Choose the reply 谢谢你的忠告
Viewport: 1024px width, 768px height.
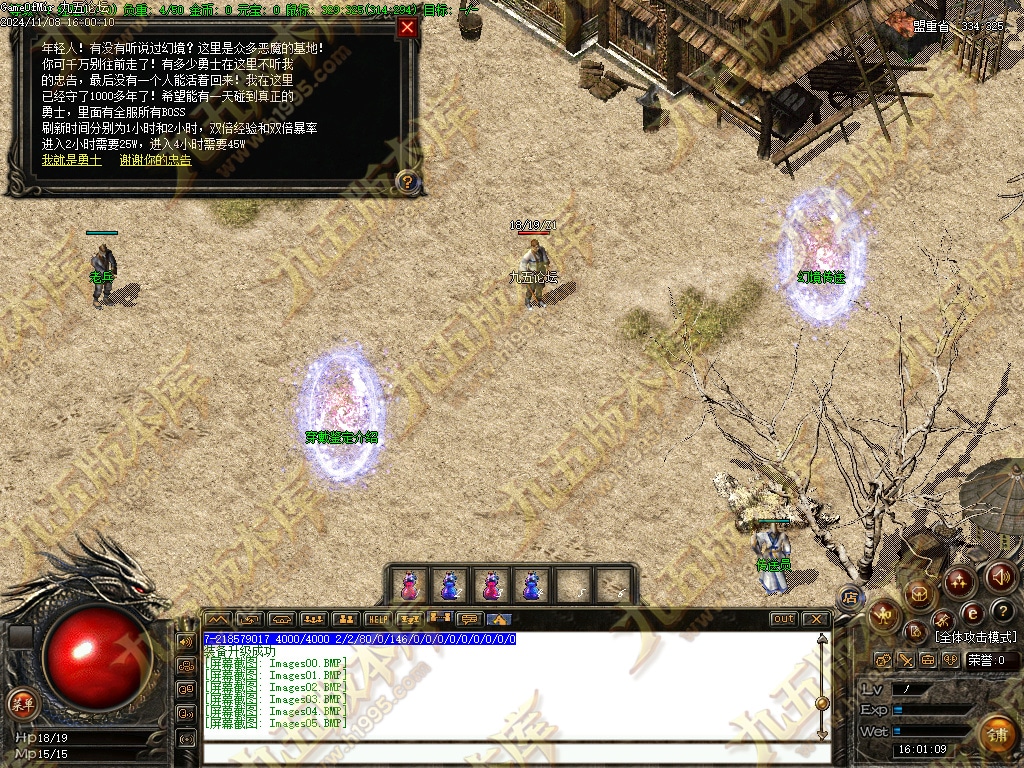coord(155,160)
